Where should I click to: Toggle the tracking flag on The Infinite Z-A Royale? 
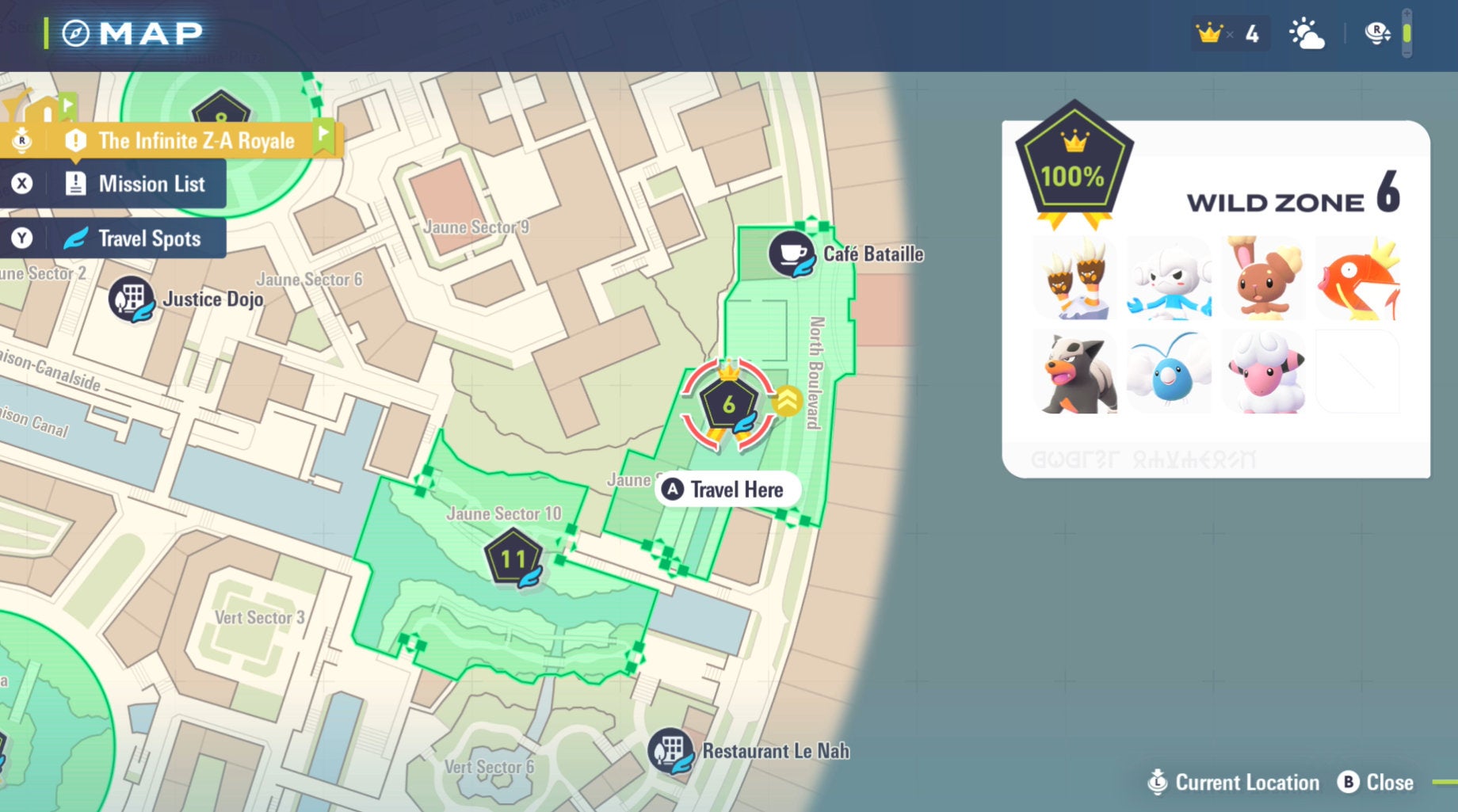(322, 135)
